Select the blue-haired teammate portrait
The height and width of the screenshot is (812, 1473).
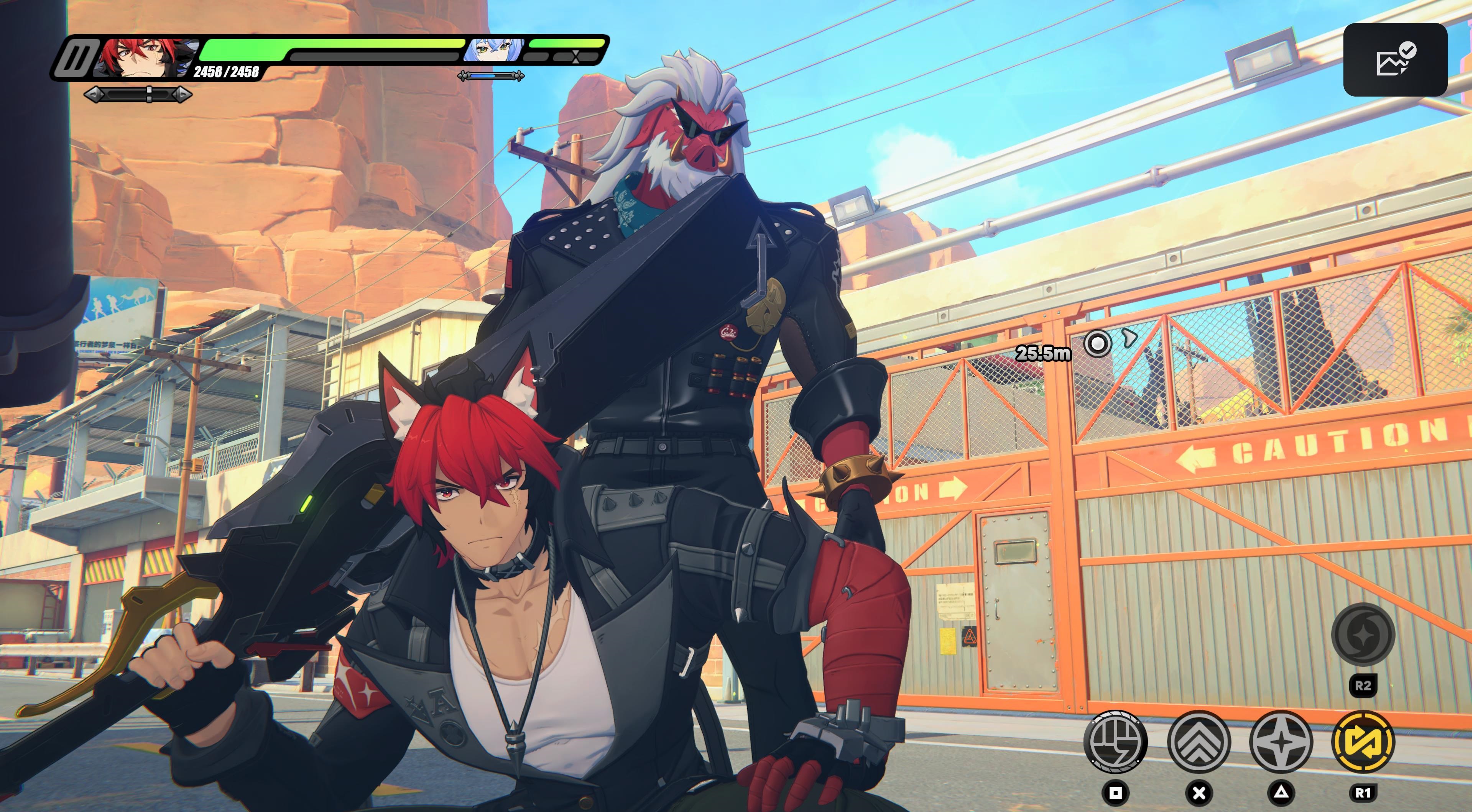pyautogui.click(x=492, y=50)
